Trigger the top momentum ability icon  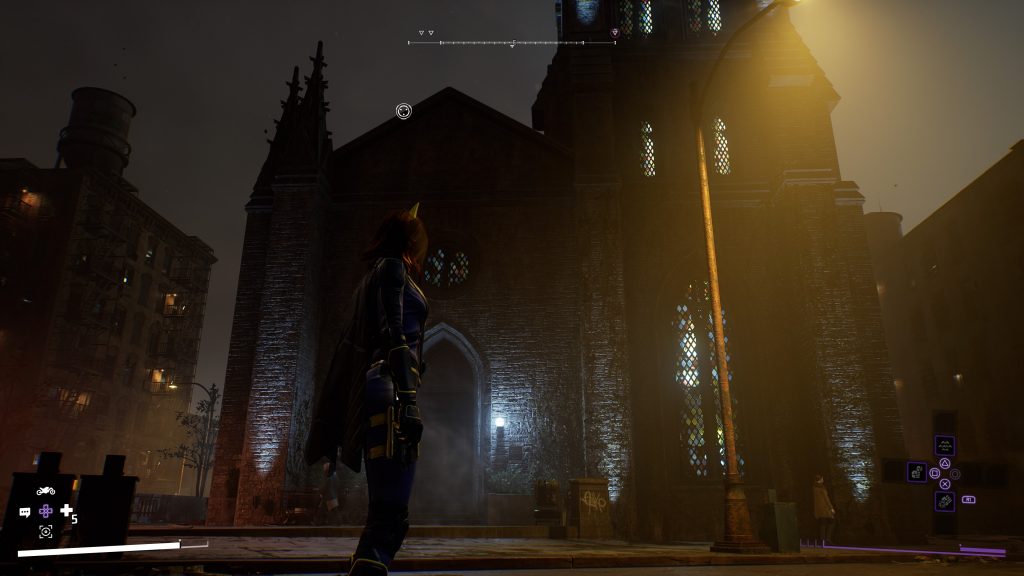(x=944, y=446)
